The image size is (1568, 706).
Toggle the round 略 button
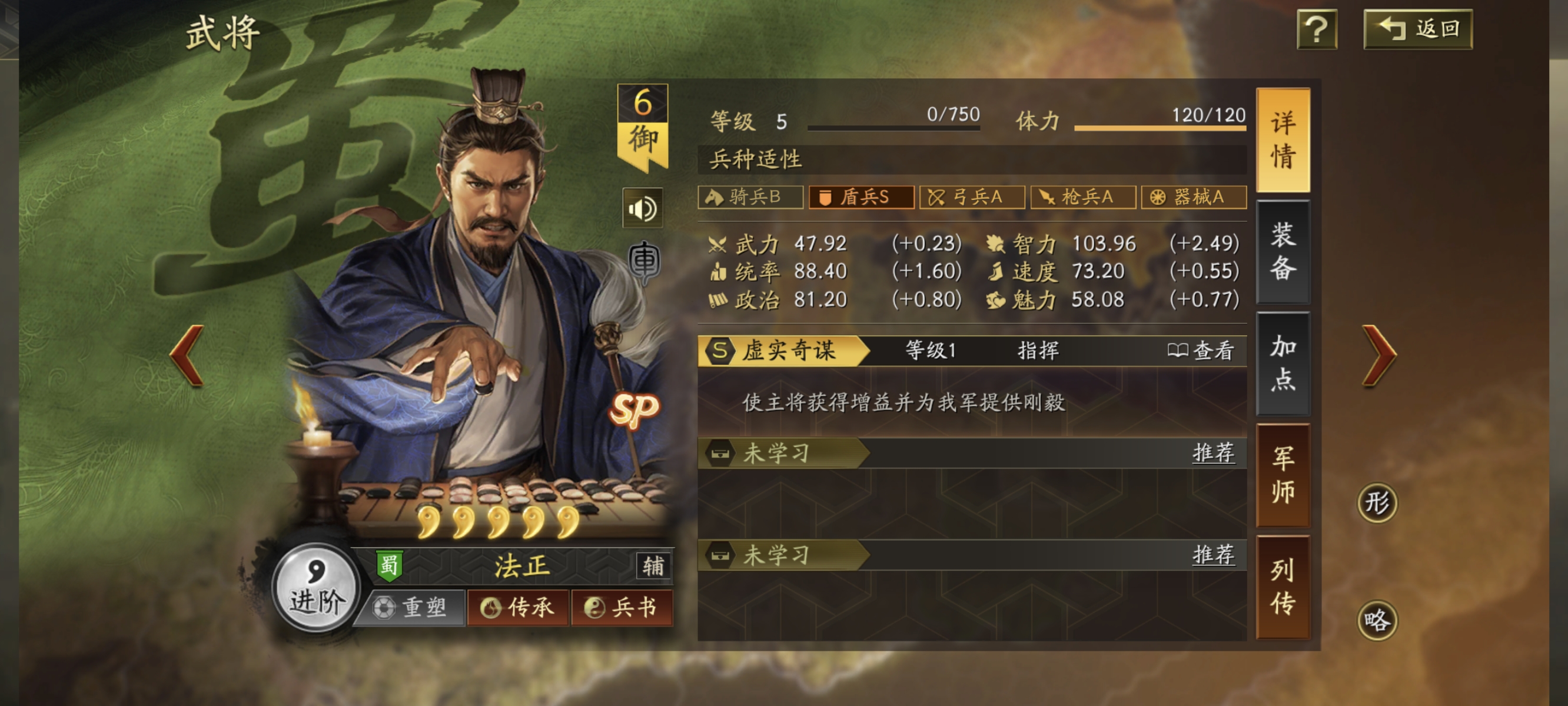coord(1377,620)
